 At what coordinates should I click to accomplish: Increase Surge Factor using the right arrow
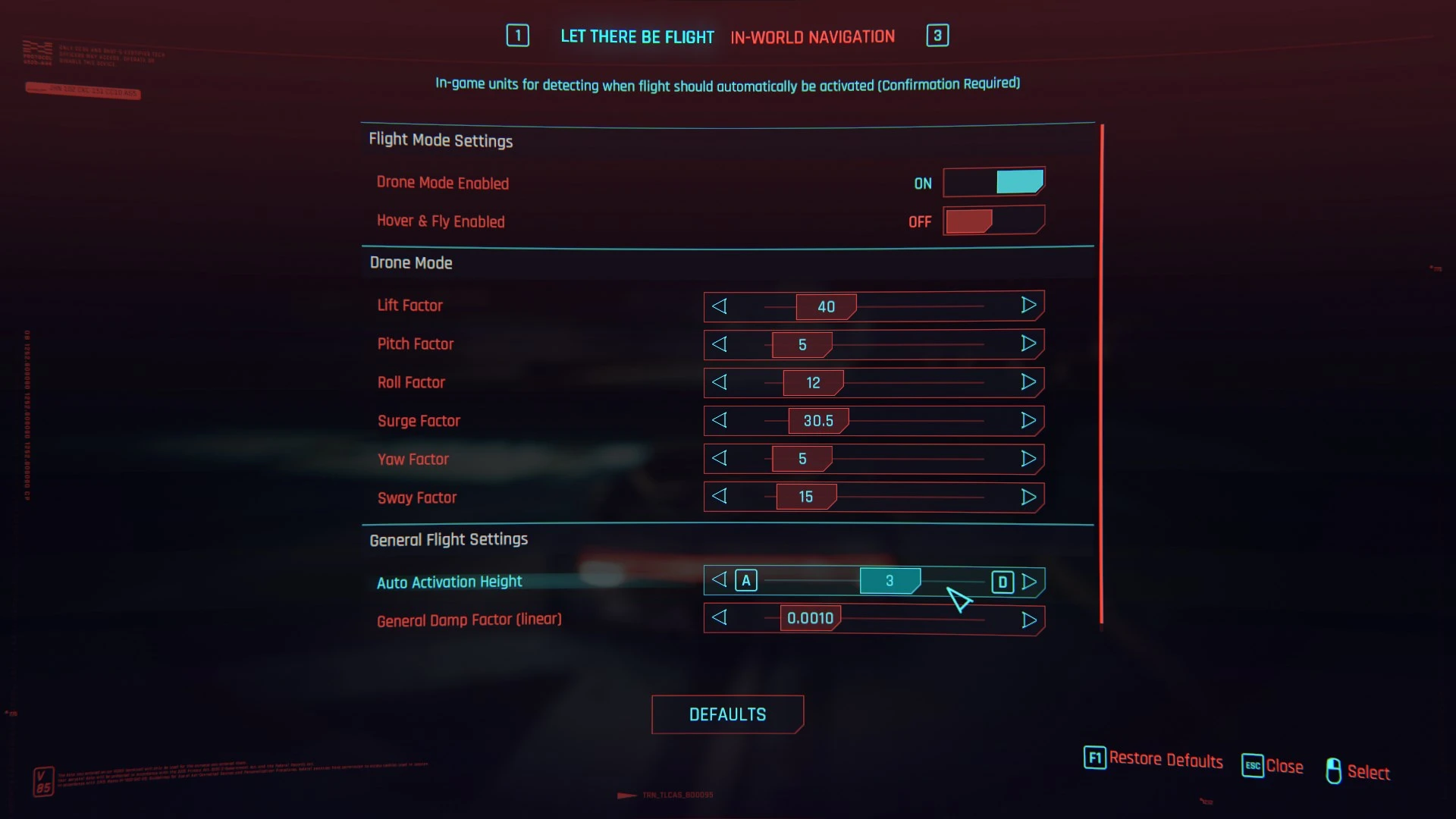(1029, 420)
